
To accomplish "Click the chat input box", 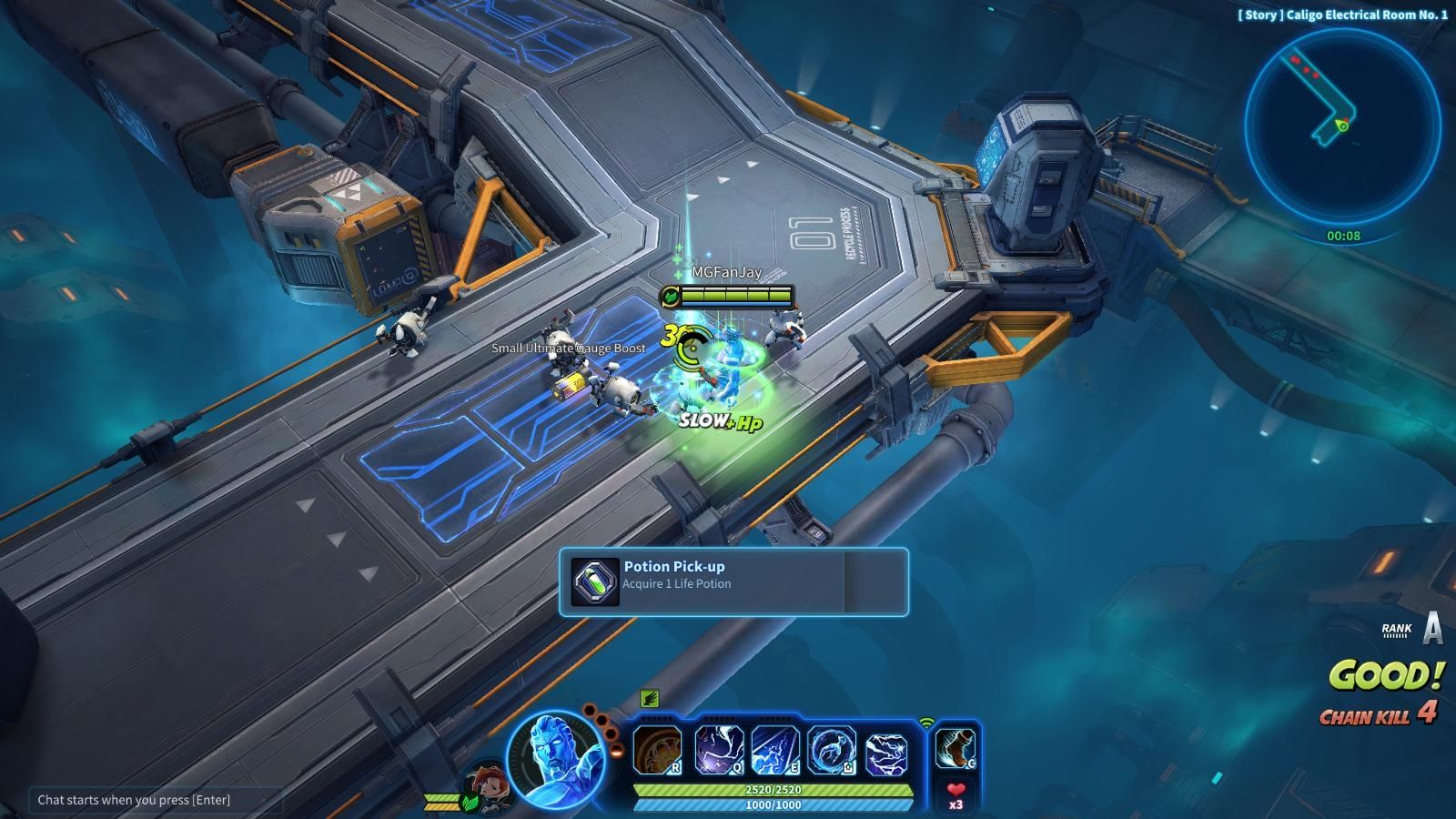I will (155, 800).
